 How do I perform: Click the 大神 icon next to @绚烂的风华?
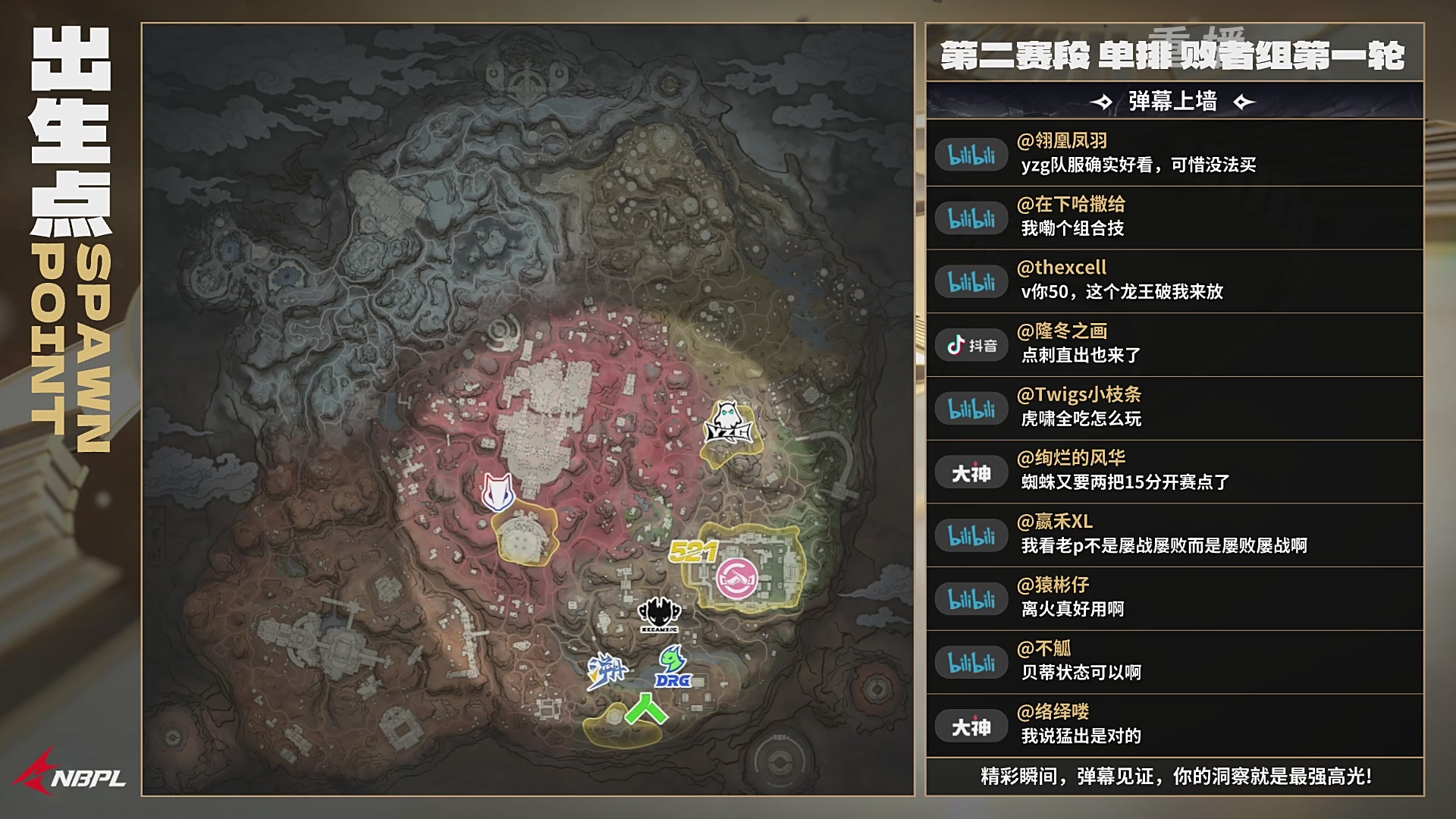[x=971, y=472]
